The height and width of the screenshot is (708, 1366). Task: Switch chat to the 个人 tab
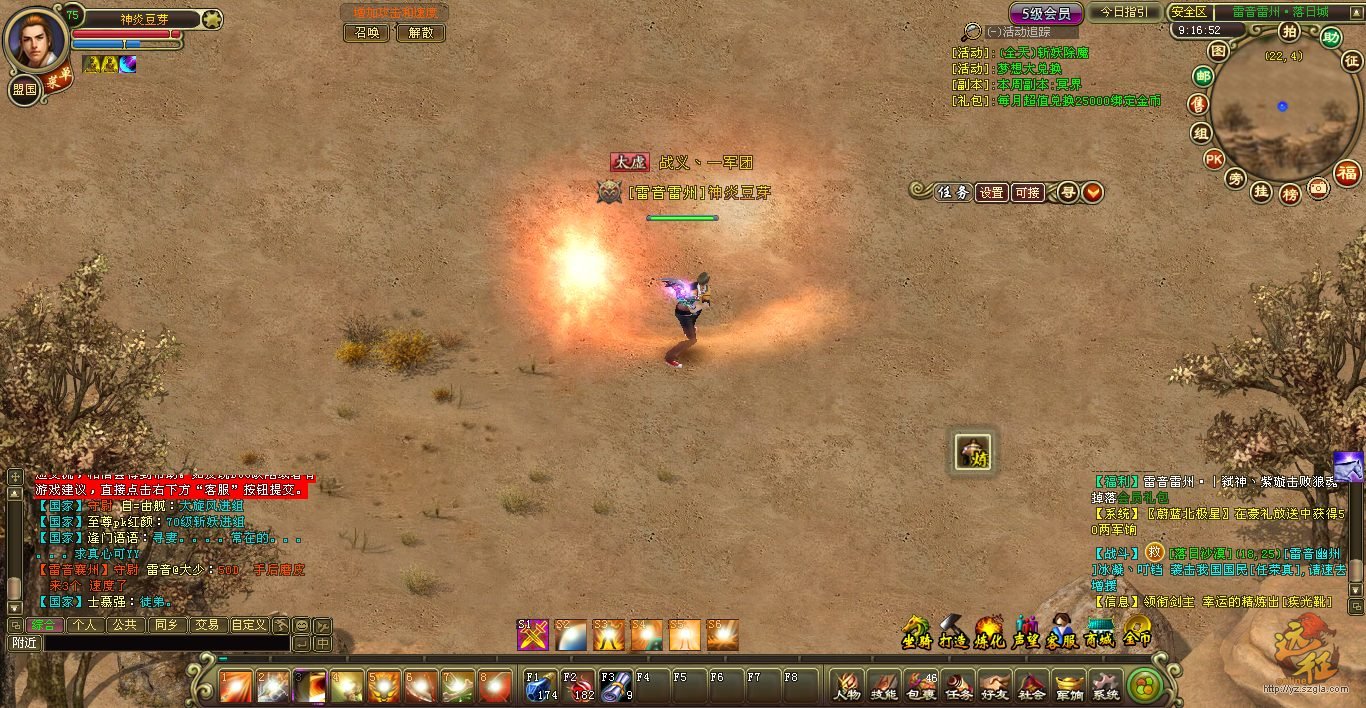click(86, 625)
